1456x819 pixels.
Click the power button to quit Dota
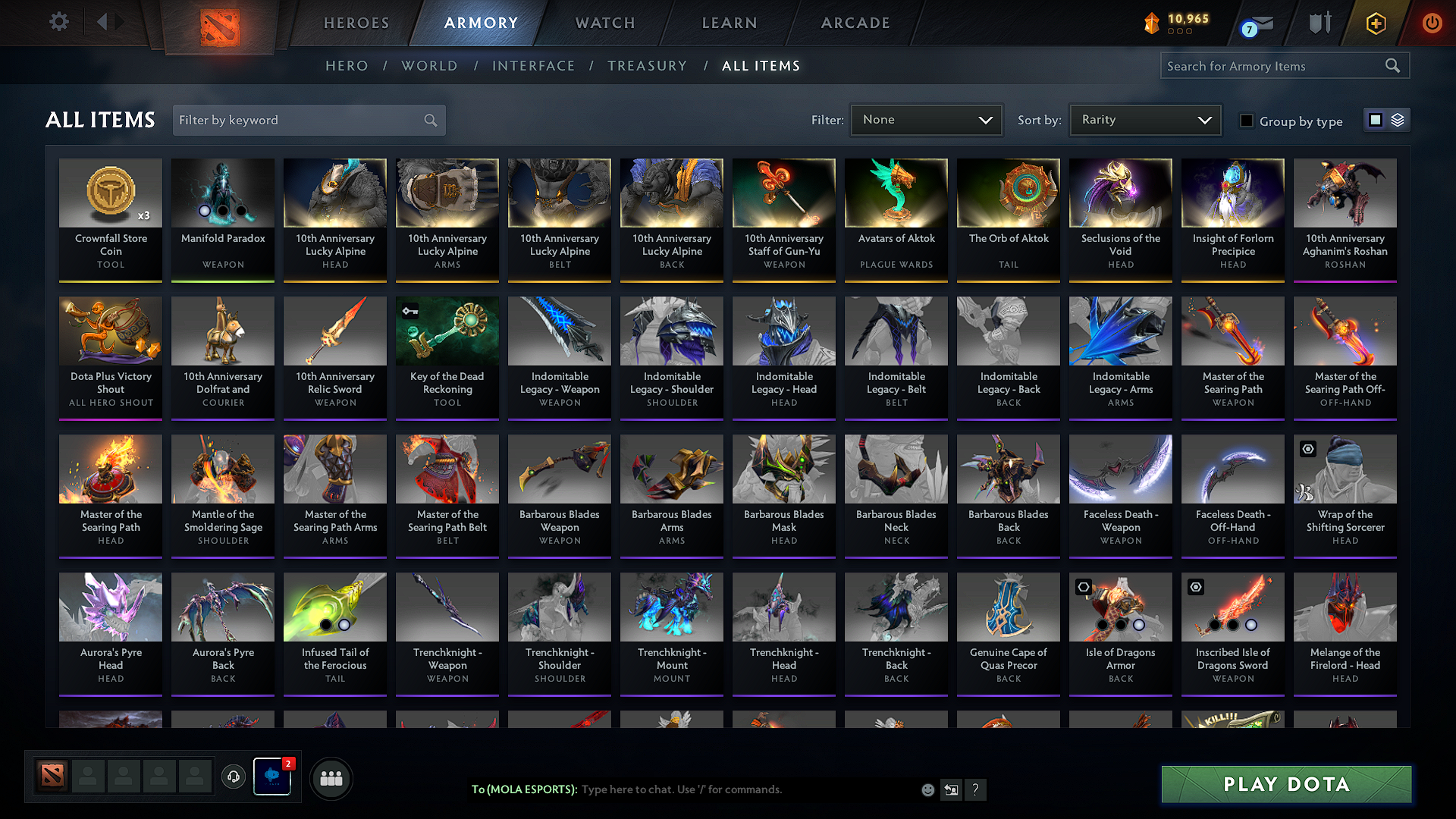click(1432, 23)
